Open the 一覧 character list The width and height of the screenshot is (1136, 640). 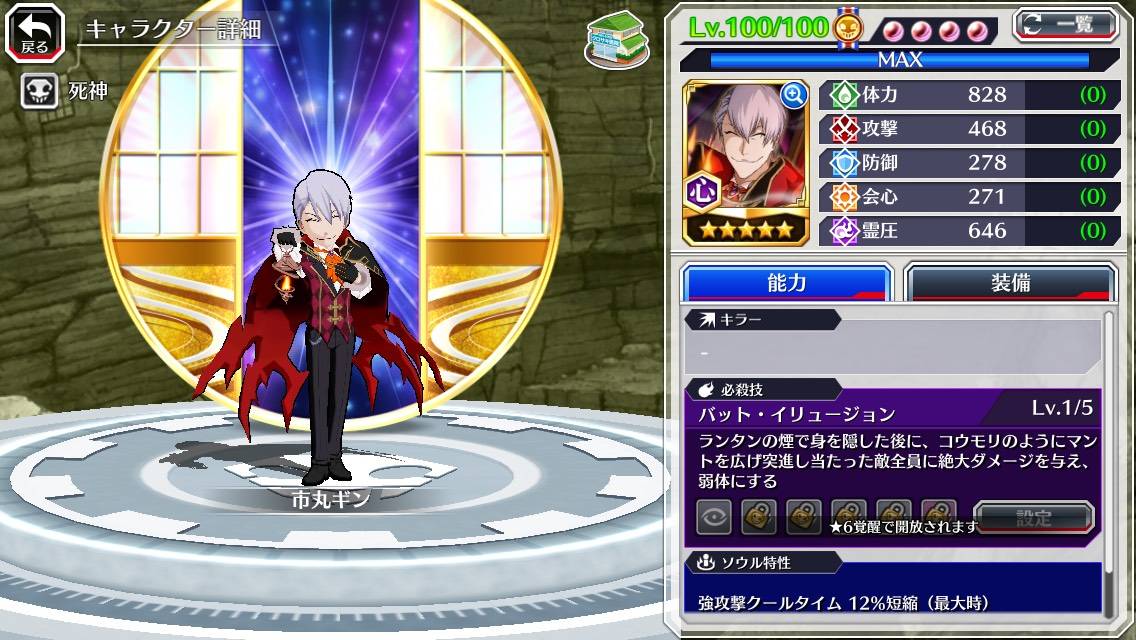tap(1065, 25)
